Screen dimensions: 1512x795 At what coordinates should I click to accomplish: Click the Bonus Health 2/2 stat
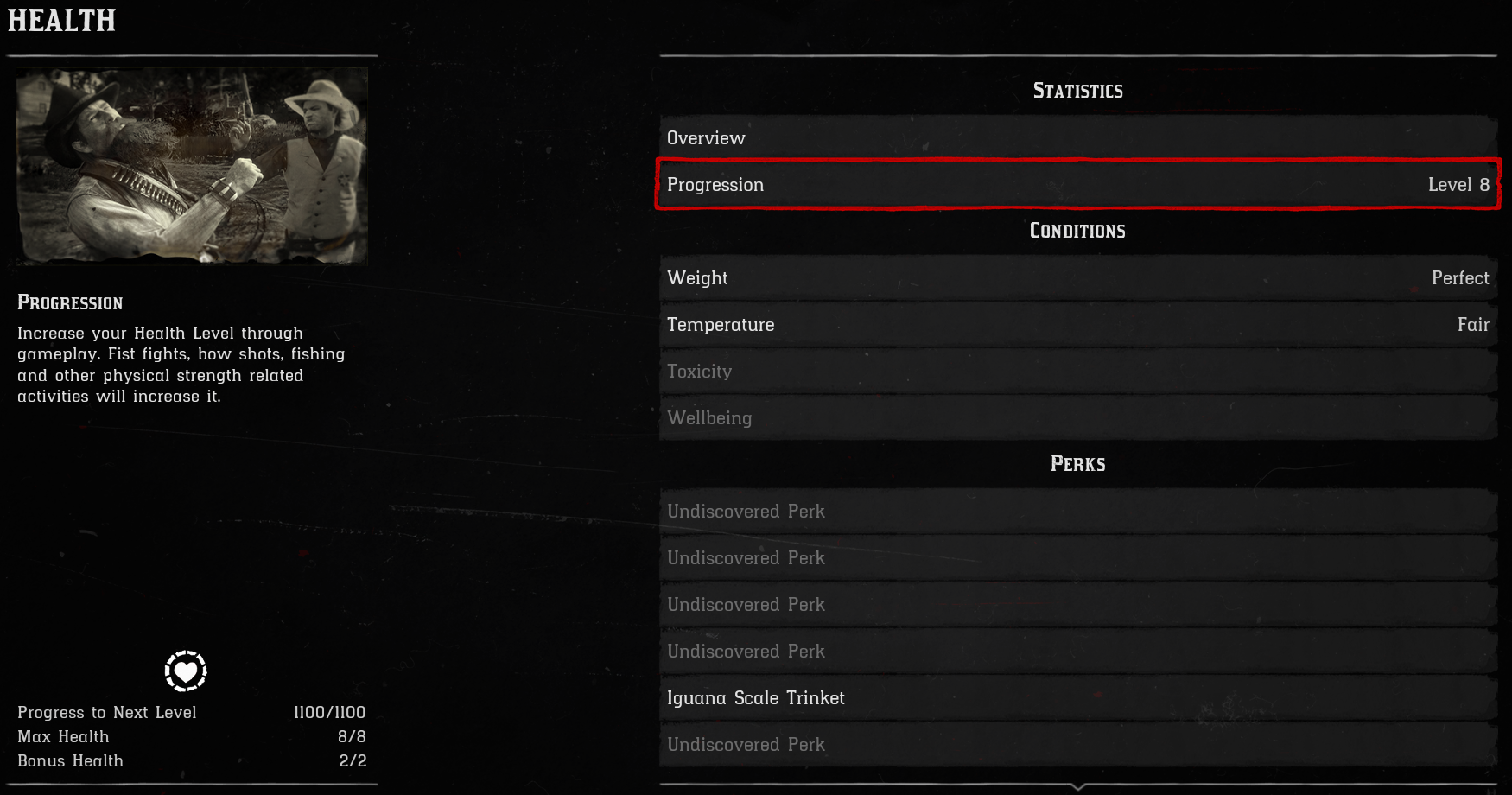353,760
